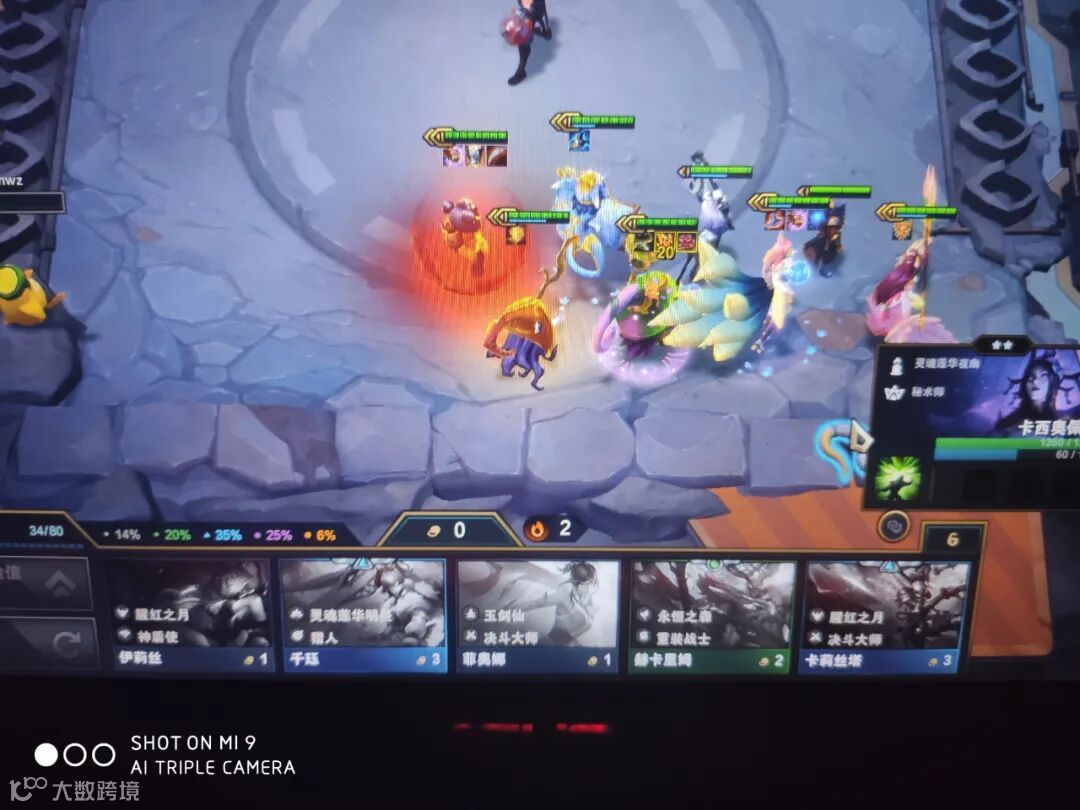Buy the 伊莉丝 champion card

tap(190, 614)
